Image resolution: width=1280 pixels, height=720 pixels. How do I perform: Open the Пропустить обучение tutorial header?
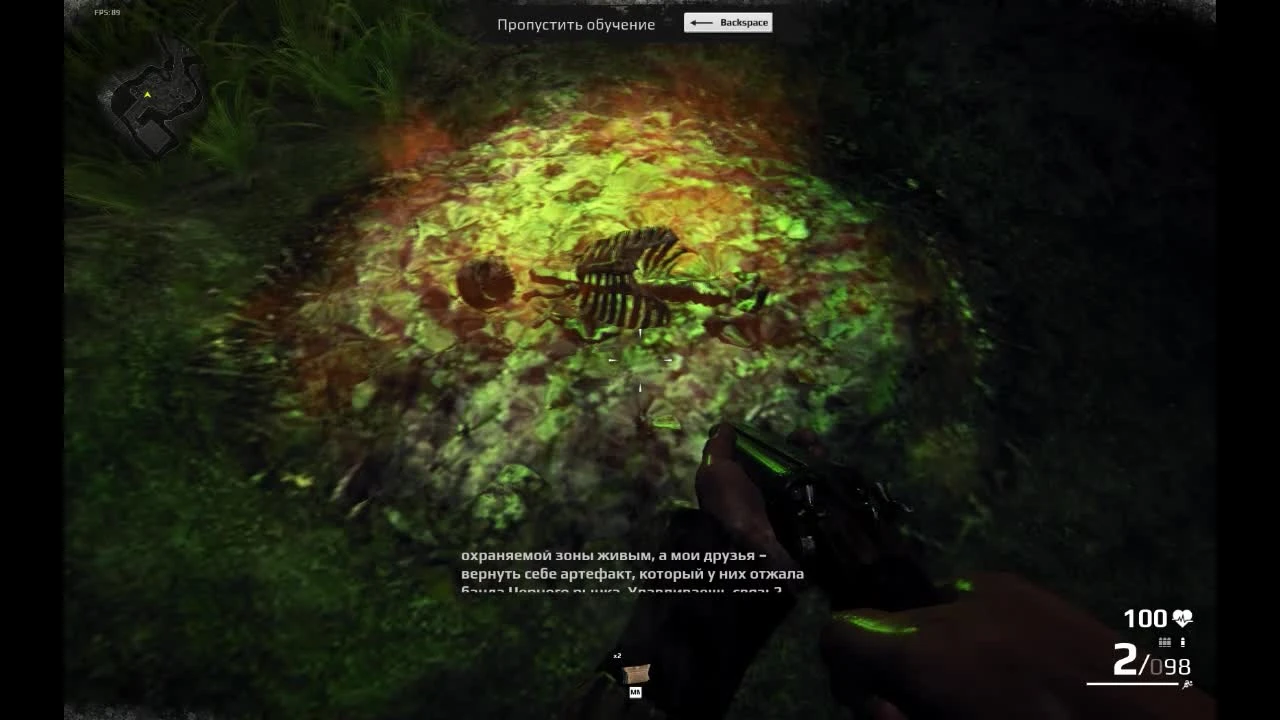point(575,23)
